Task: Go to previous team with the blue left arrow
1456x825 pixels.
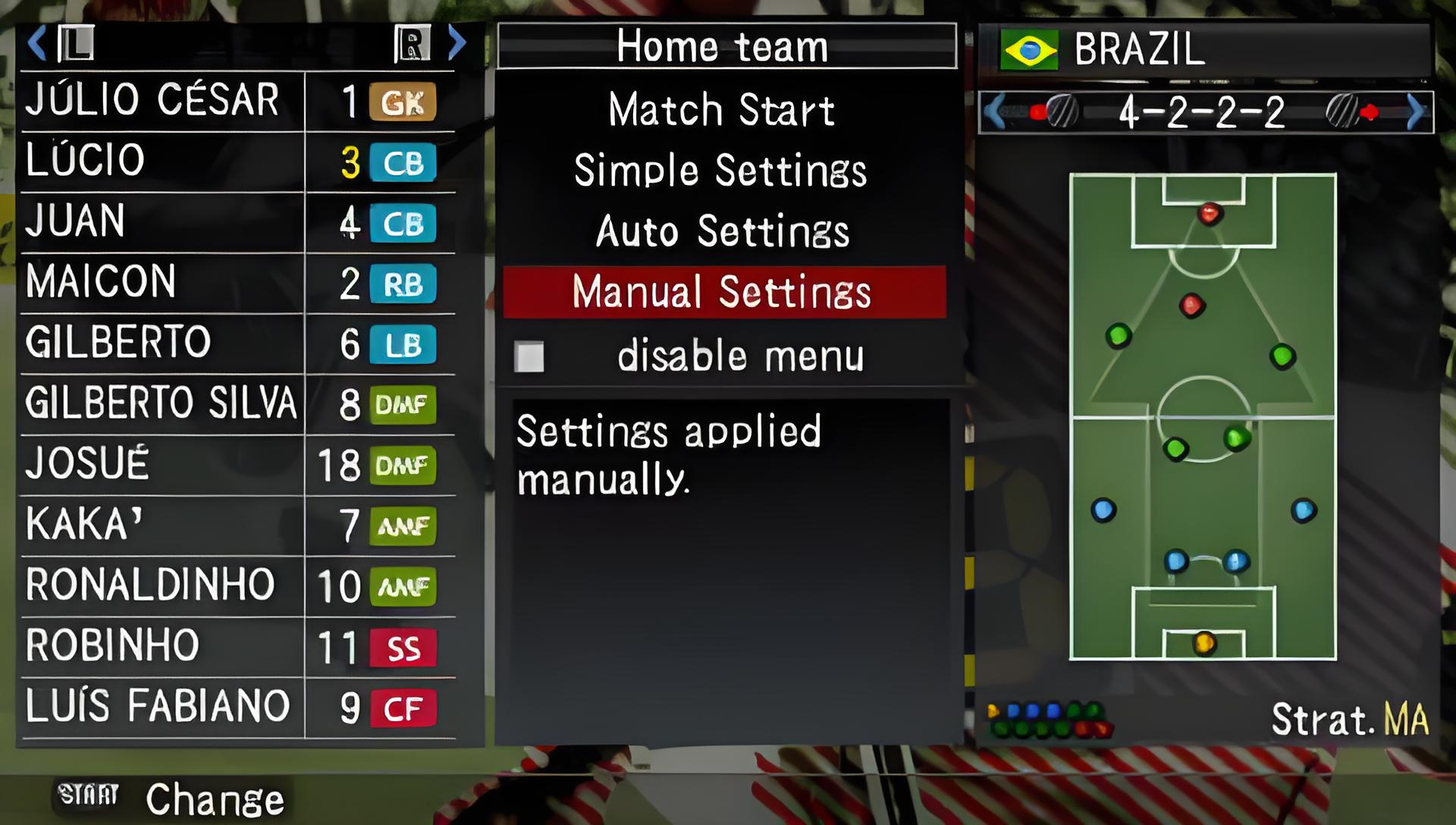Action: (36, 43)
